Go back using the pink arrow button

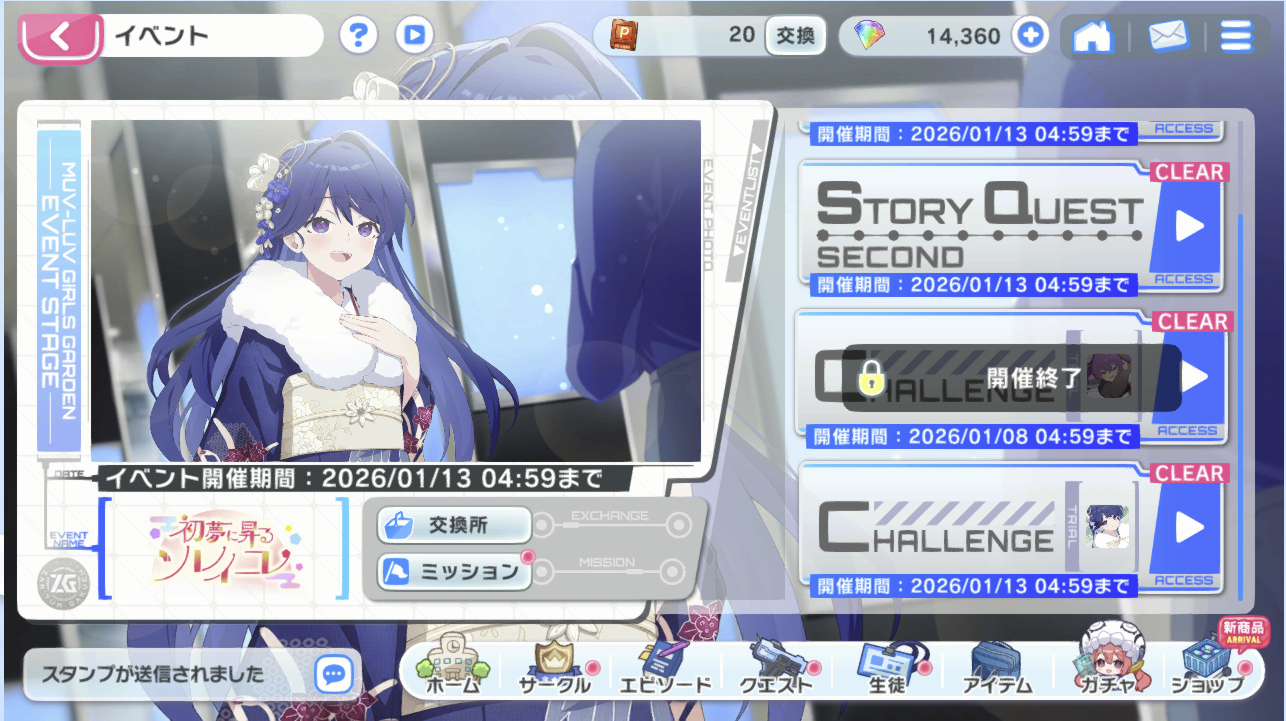tap(60, 37)
